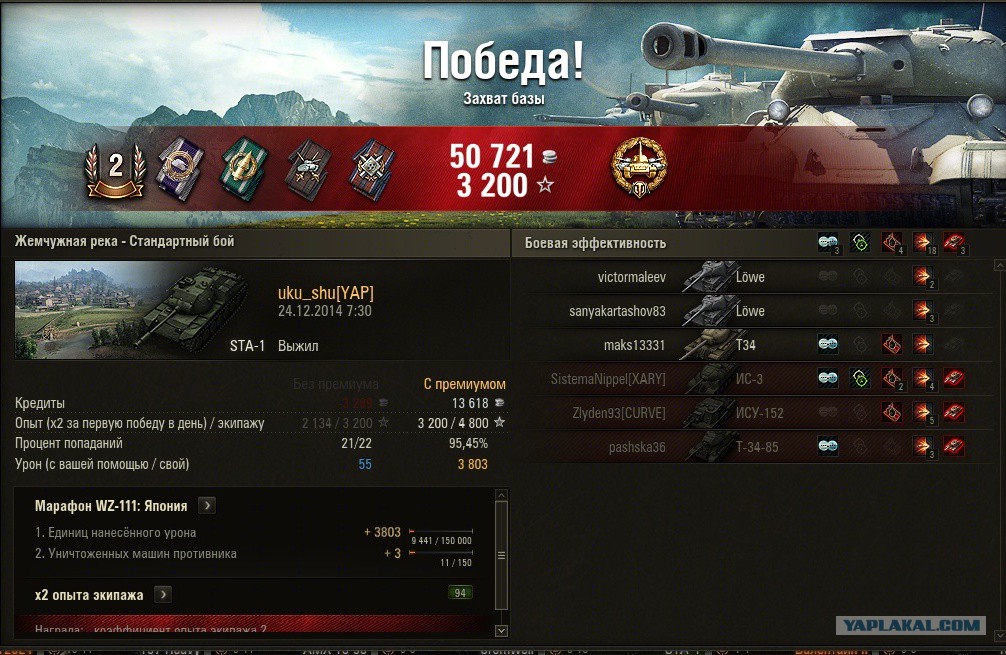Expand the x2 опыта экипажа arrow

pyautogui.click(x=163, y=595)
